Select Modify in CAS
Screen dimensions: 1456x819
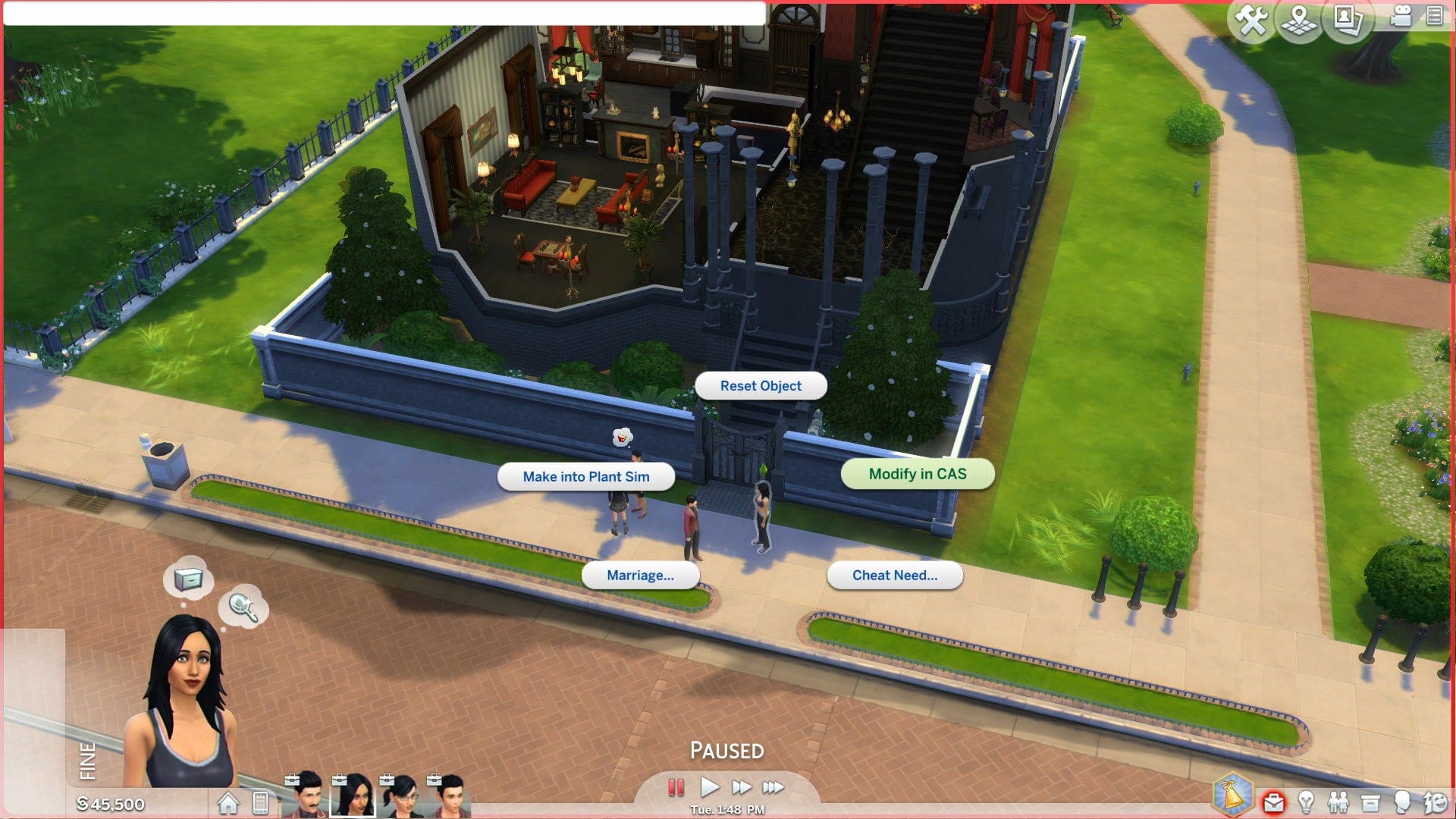(x=917, y=473)
